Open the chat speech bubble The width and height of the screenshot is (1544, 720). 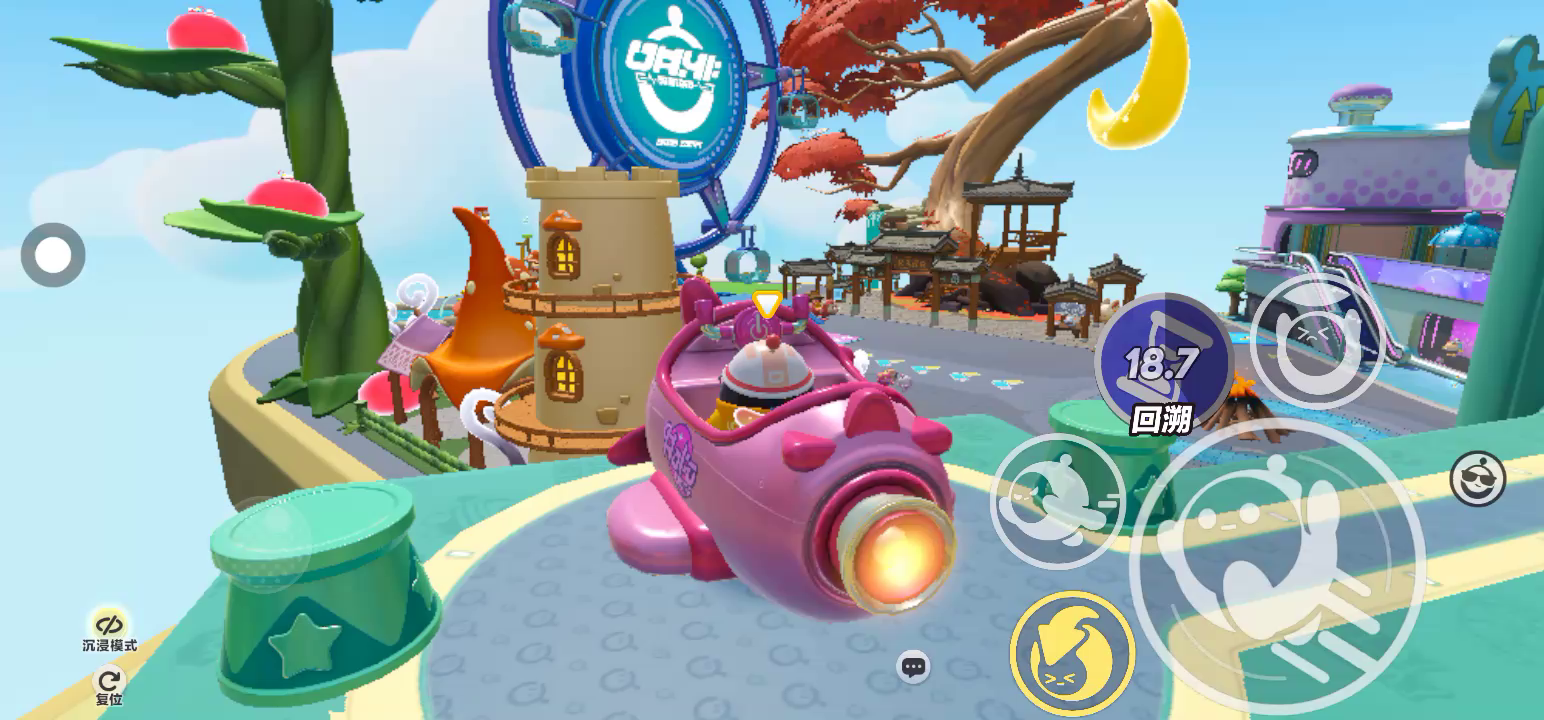point(912,667)
